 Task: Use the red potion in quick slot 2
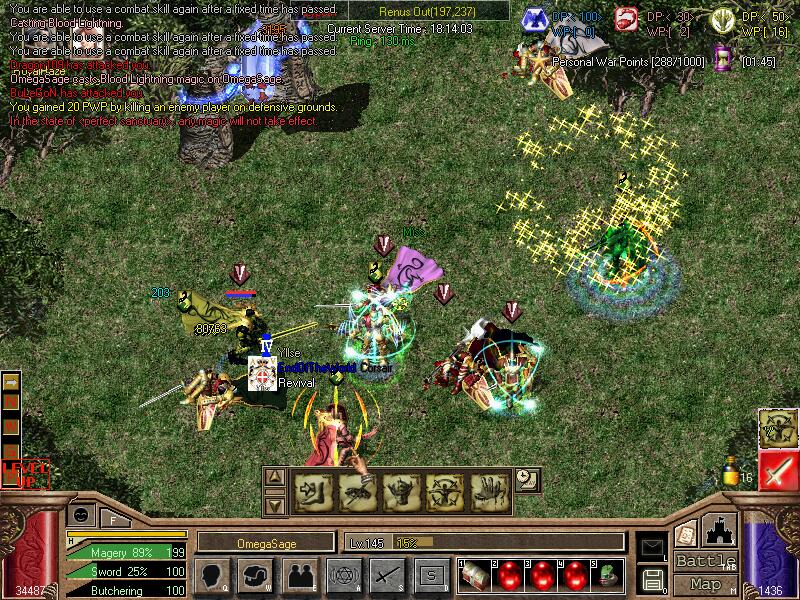[x=508, y=575]
